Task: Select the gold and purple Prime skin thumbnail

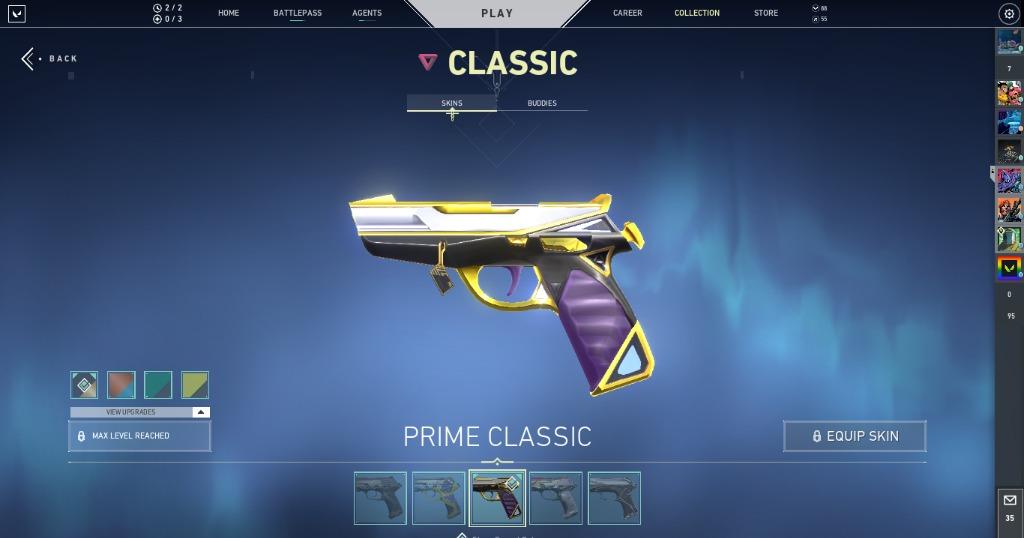Action: point(497,498)
